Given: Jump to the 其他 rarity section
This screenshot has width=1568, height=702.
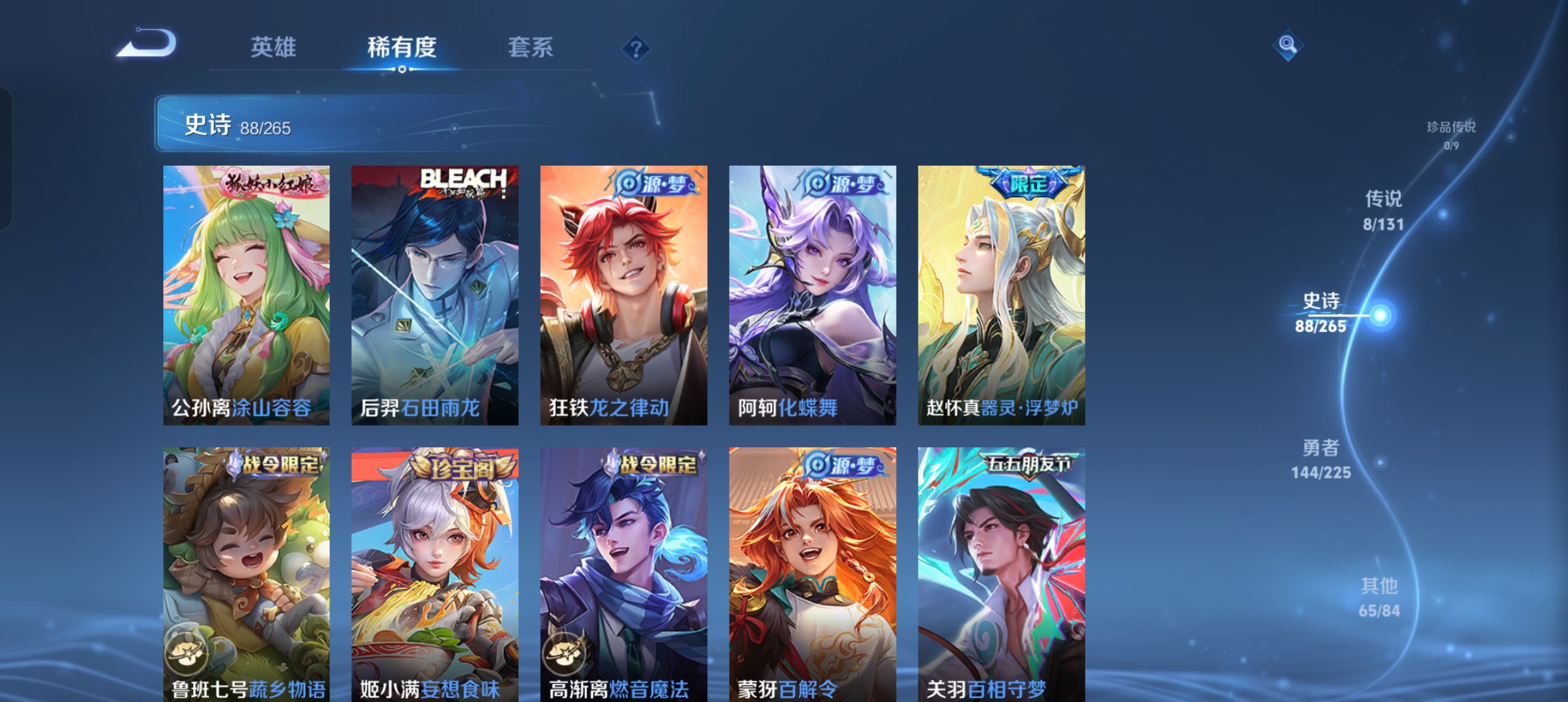Looking at the screenshot, I should (1379, 597).
